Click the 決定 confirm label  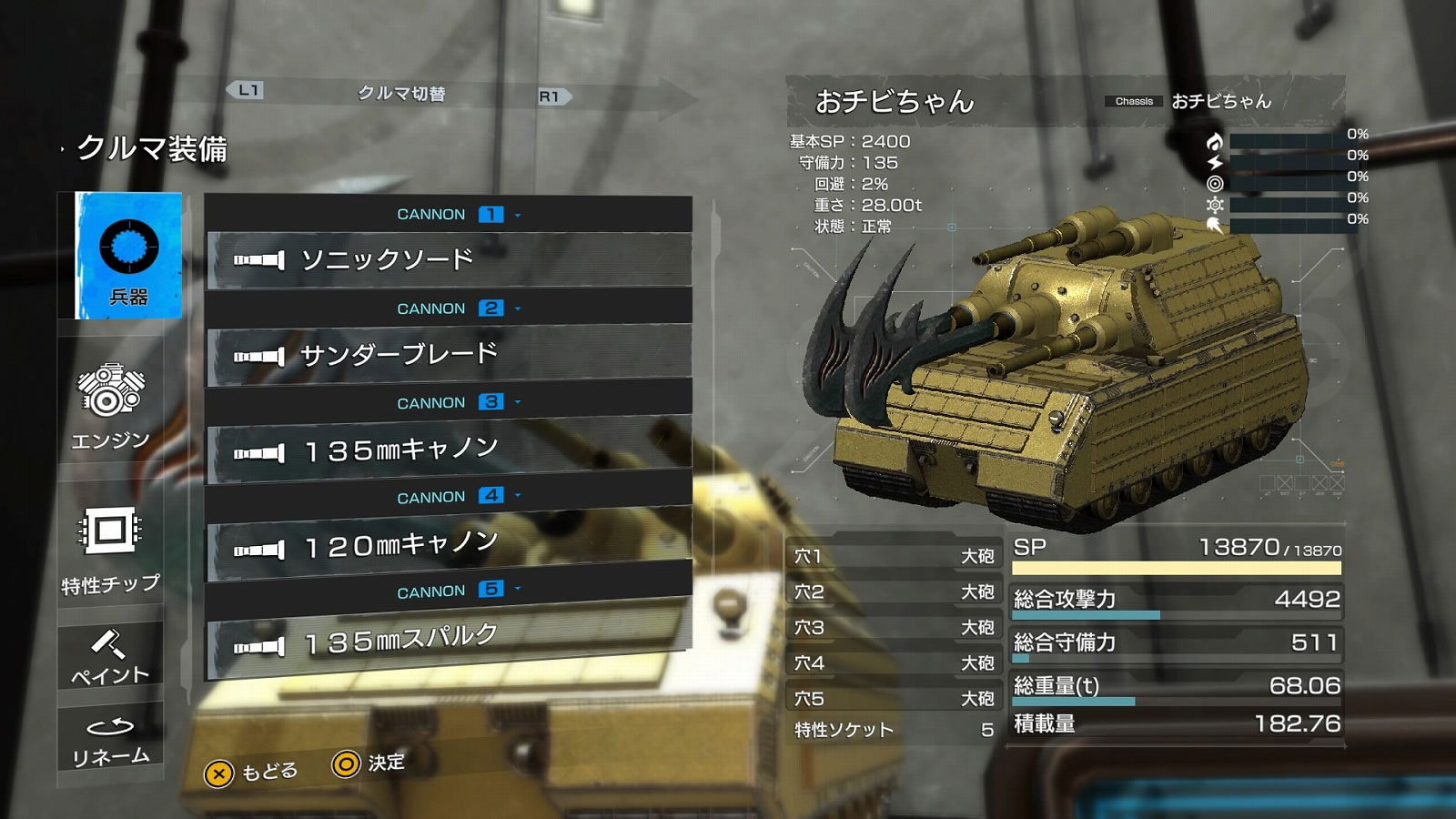pyautogui.click(x=386, y=763)
